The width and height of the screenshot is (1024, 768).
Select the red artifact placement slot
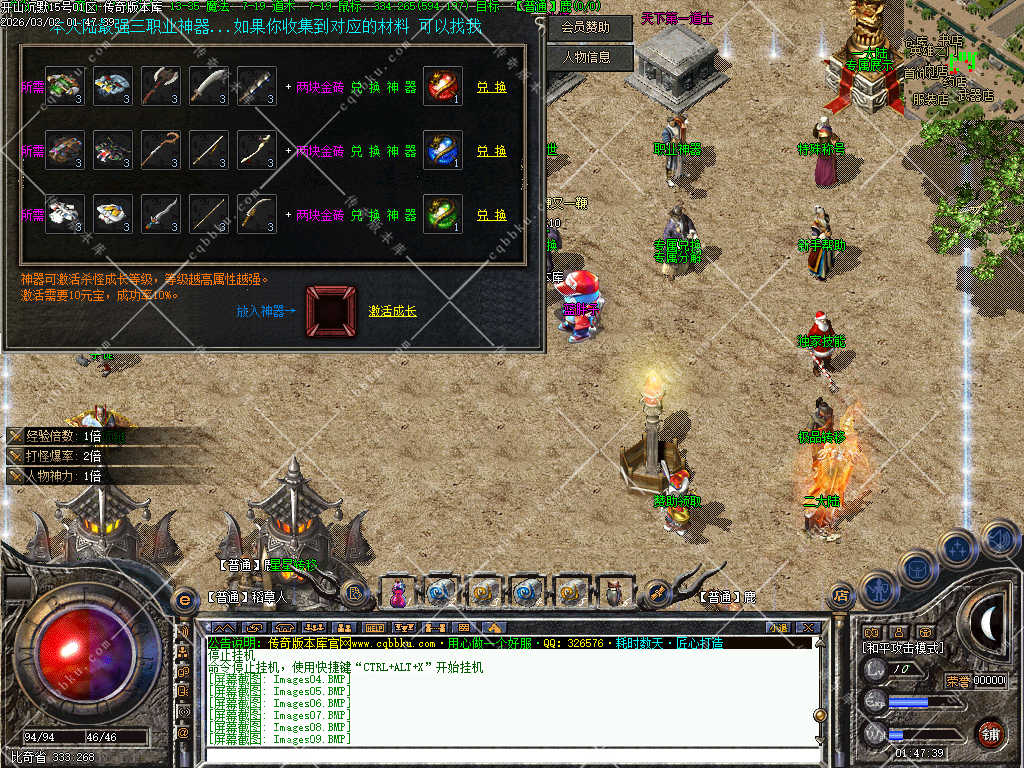pyautogui.click(x=330, y=310)
